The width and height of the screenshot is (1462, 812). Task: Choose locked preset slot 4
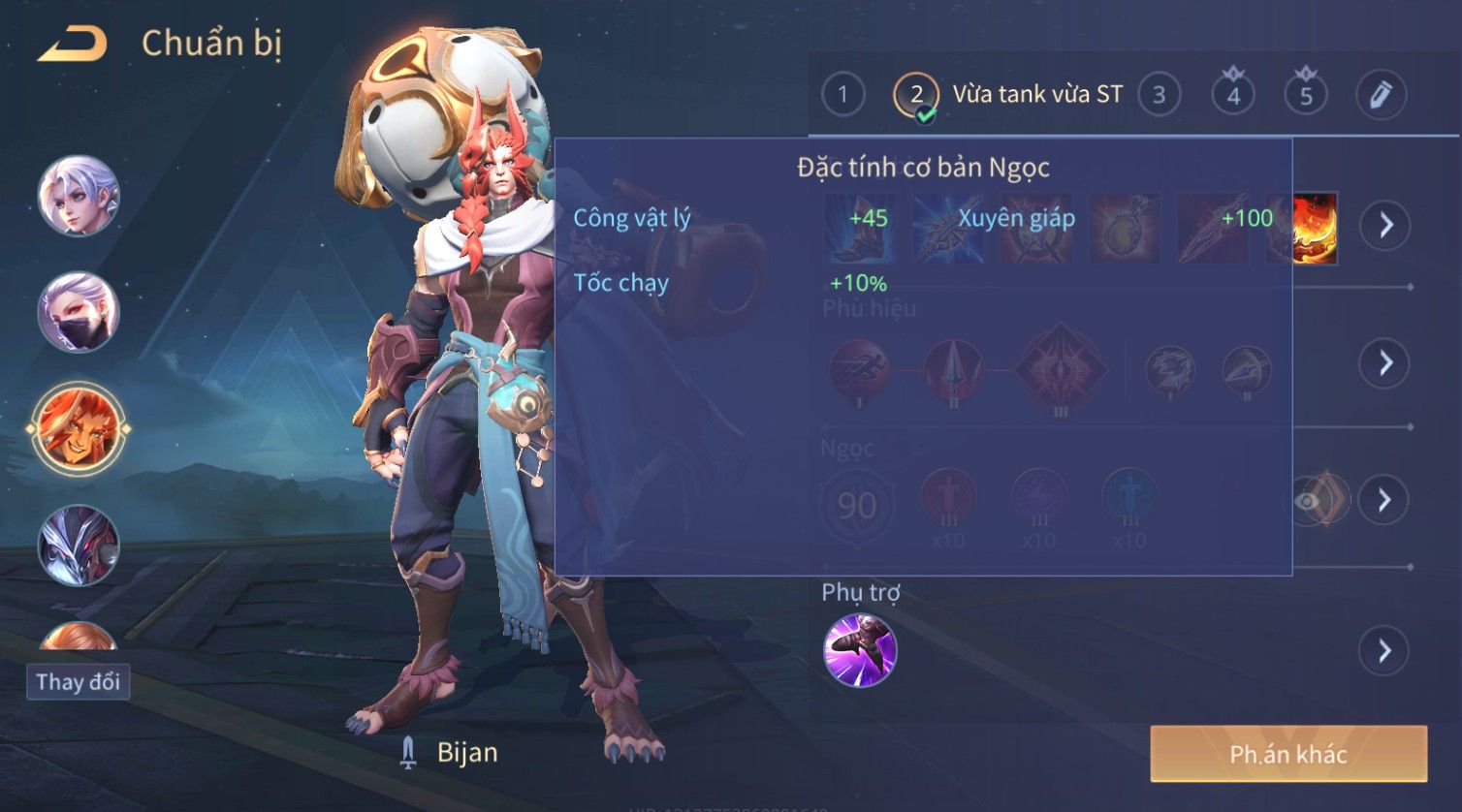[1233, 95]
